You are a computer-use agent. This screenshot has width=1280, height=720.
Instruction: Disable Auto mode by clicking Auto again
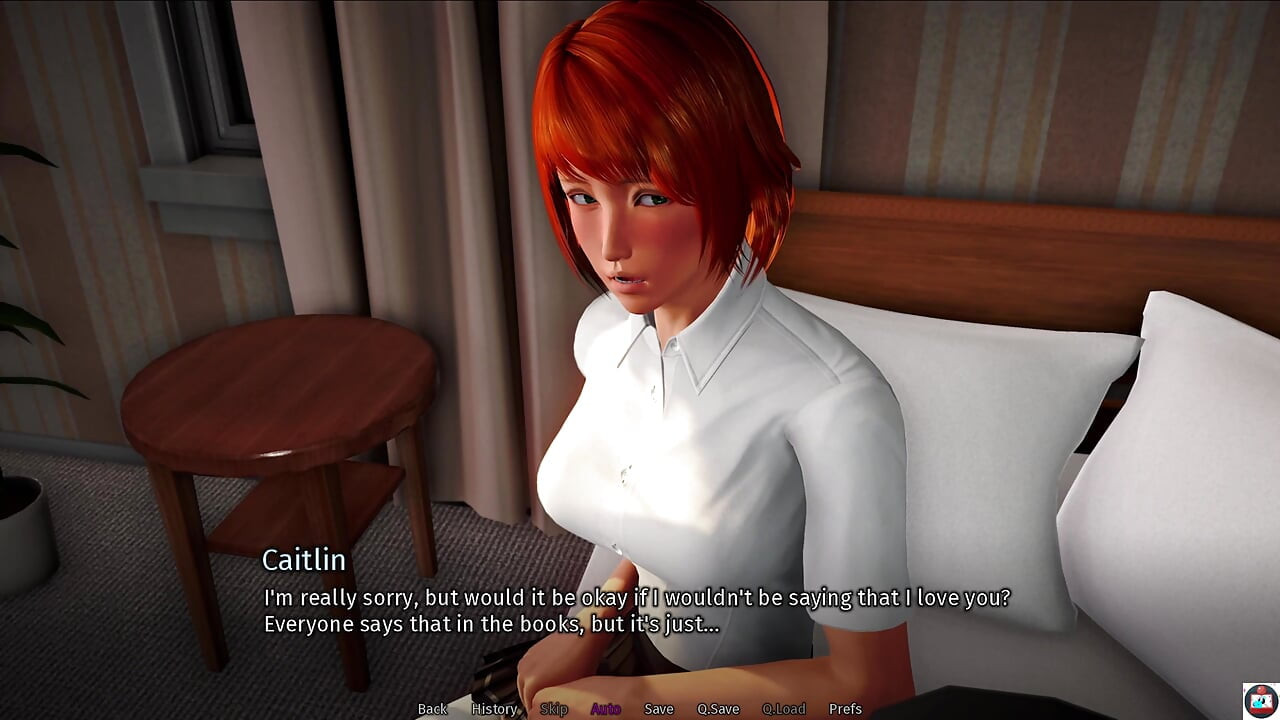(605, 708)
